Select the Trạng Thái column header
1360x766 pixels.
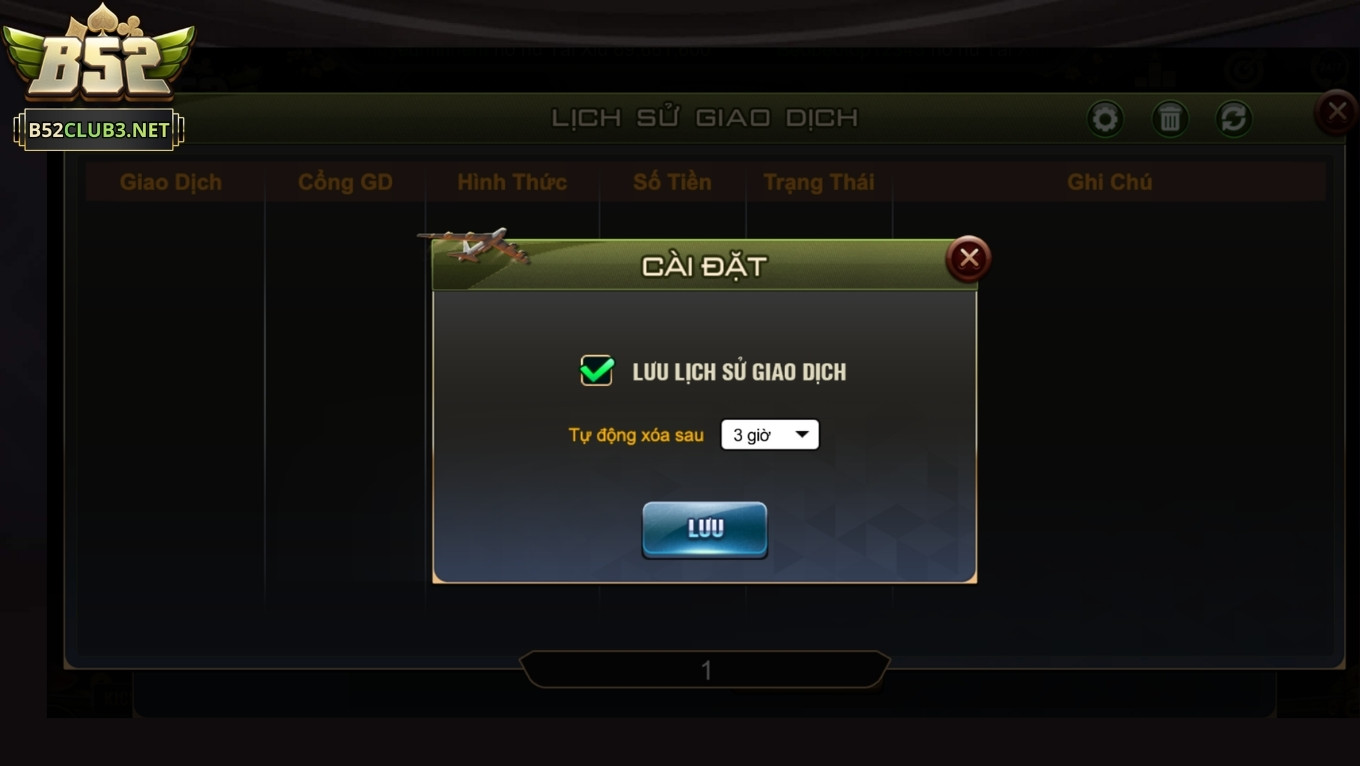(x=819, y=182)
